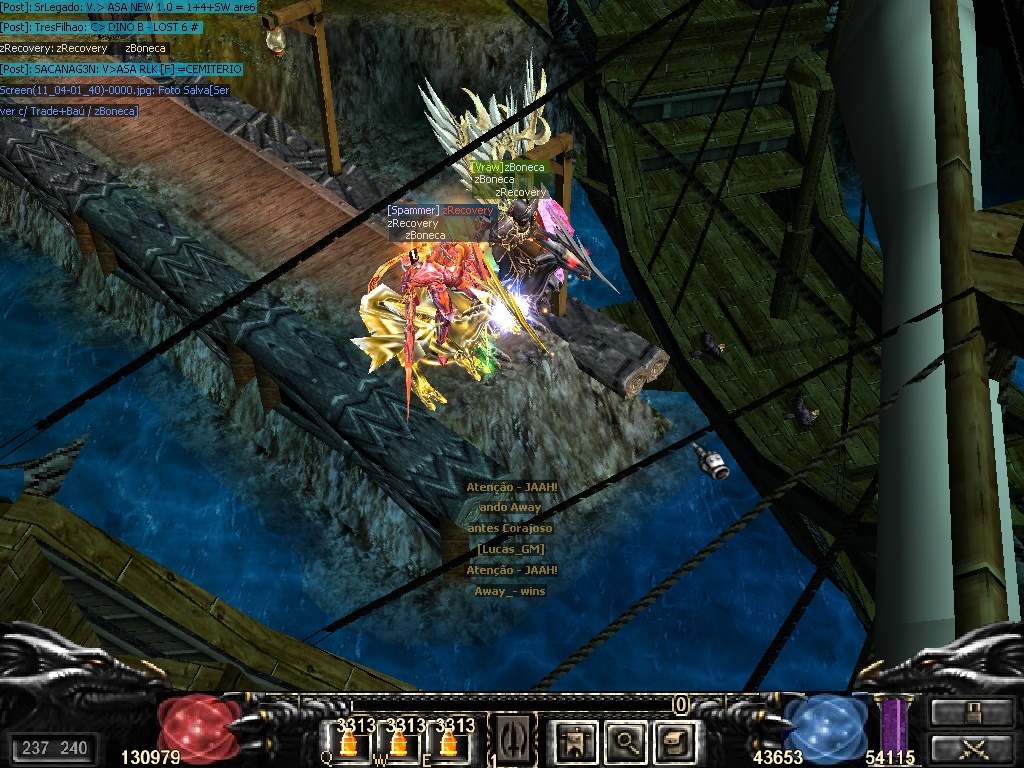Open the treasure chest button
Image resolution: width=1024 pixels, height=768 pixels.
(x=672, y=741)
